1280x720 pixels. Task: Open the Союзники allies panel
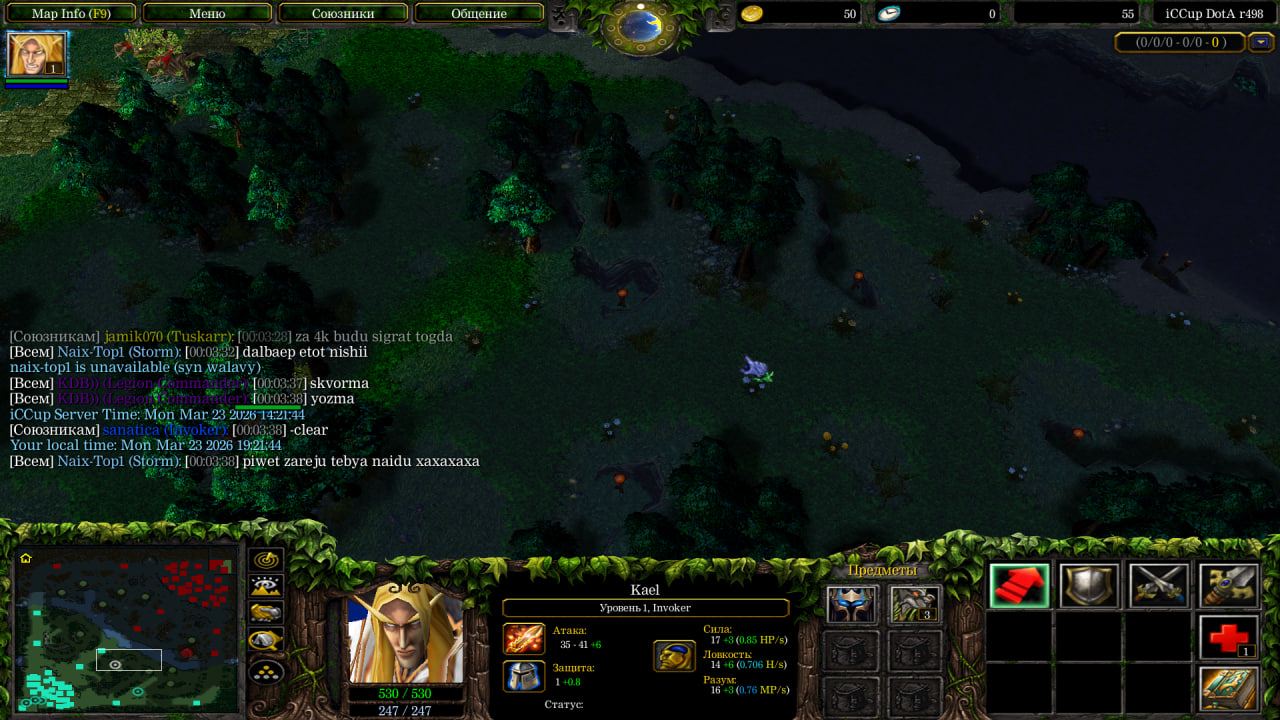point(343,14)
